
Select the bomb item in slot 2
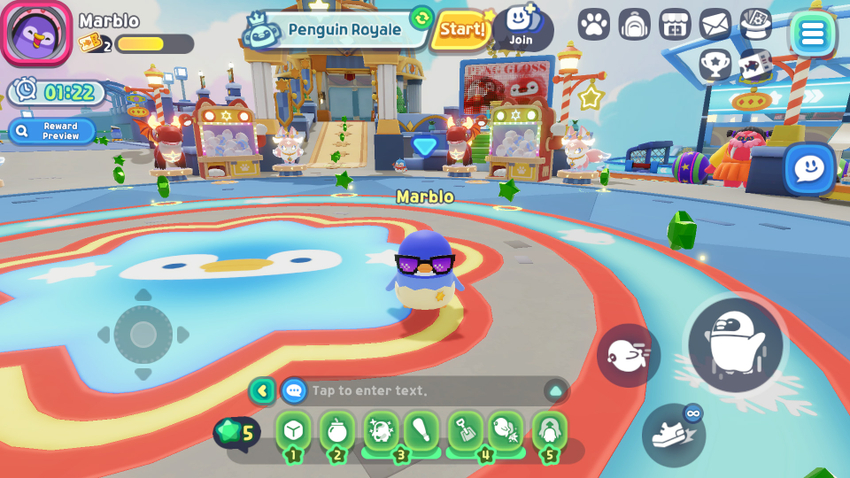[337, 431]
